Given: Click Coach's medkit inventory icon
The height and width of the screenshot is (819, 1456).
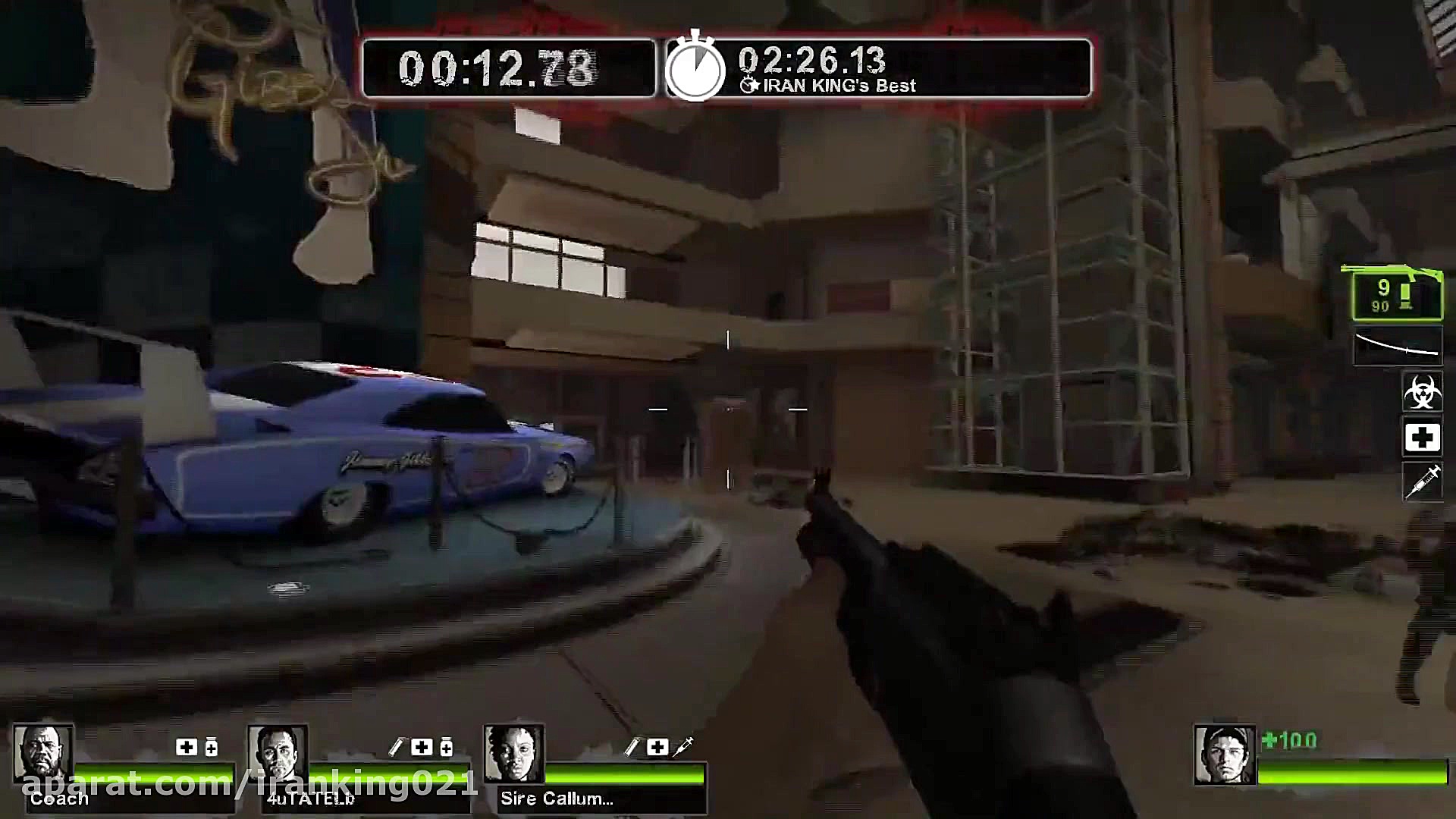Looking at the screenshot, I should coord(186,747).
